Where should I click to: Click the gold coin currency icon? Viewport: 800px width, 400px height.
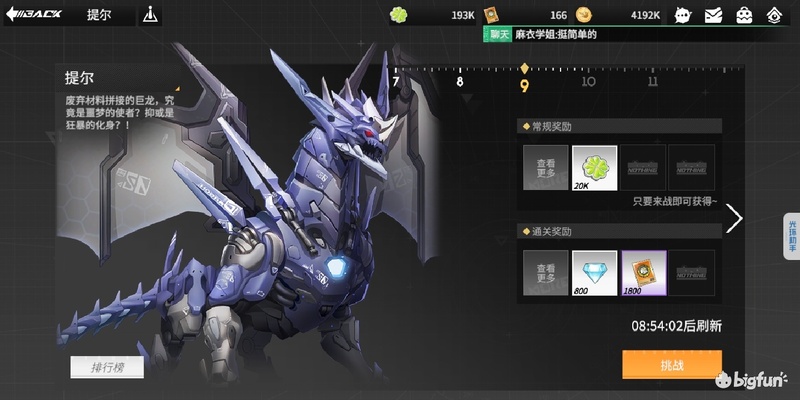(x=586, y=15)
